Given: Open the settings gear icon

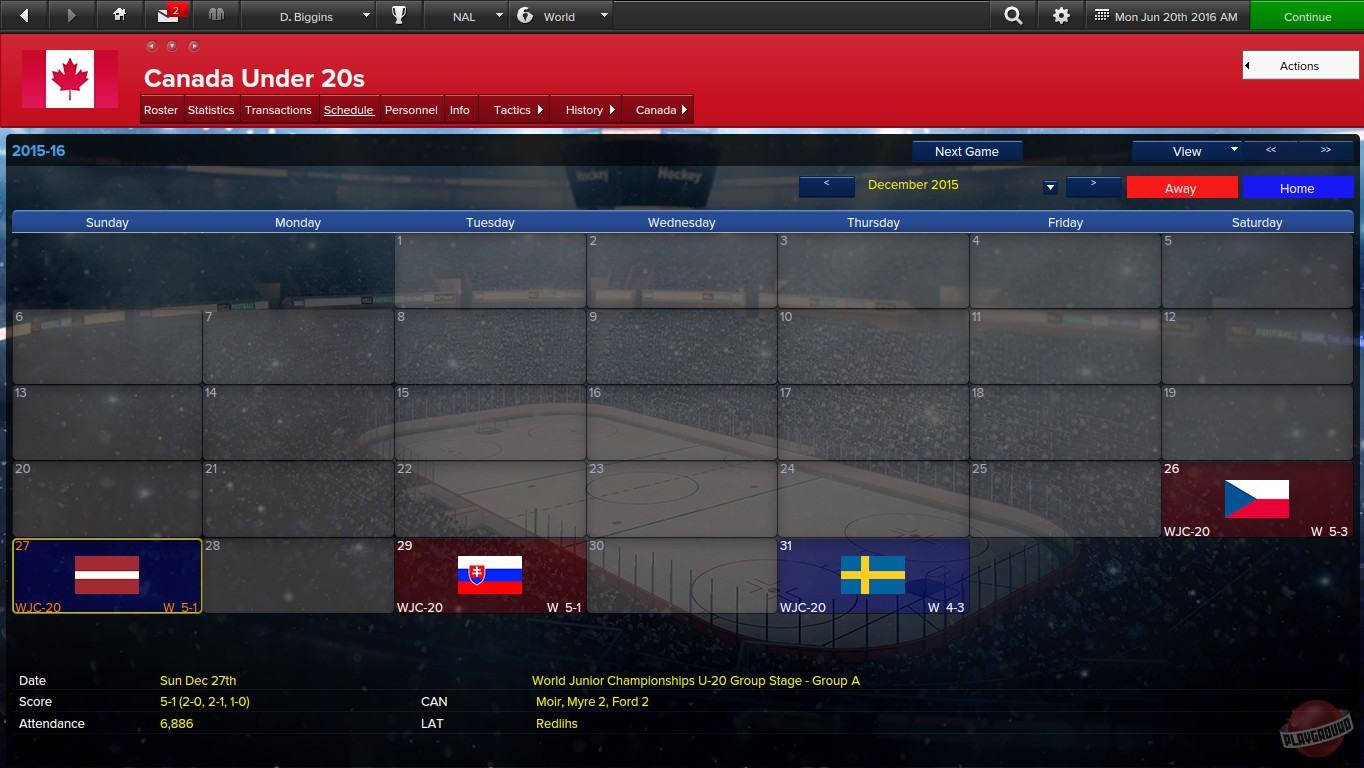Looking at the screenshot, I should click(1061, 15).
